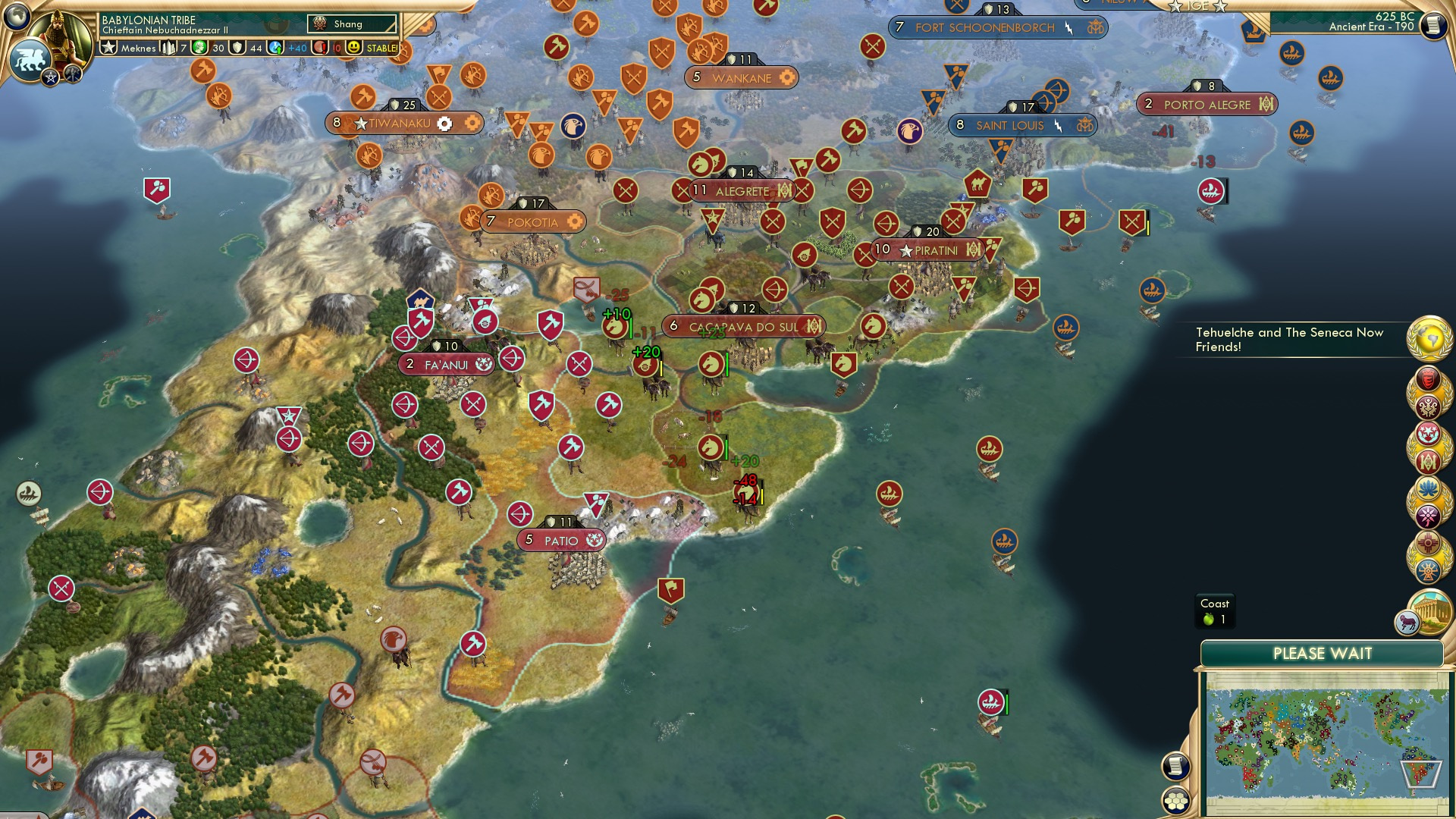Click the Tehuelche and Seneca friendship notification
Screen dimensions: 1456x819
(1289, 340)
